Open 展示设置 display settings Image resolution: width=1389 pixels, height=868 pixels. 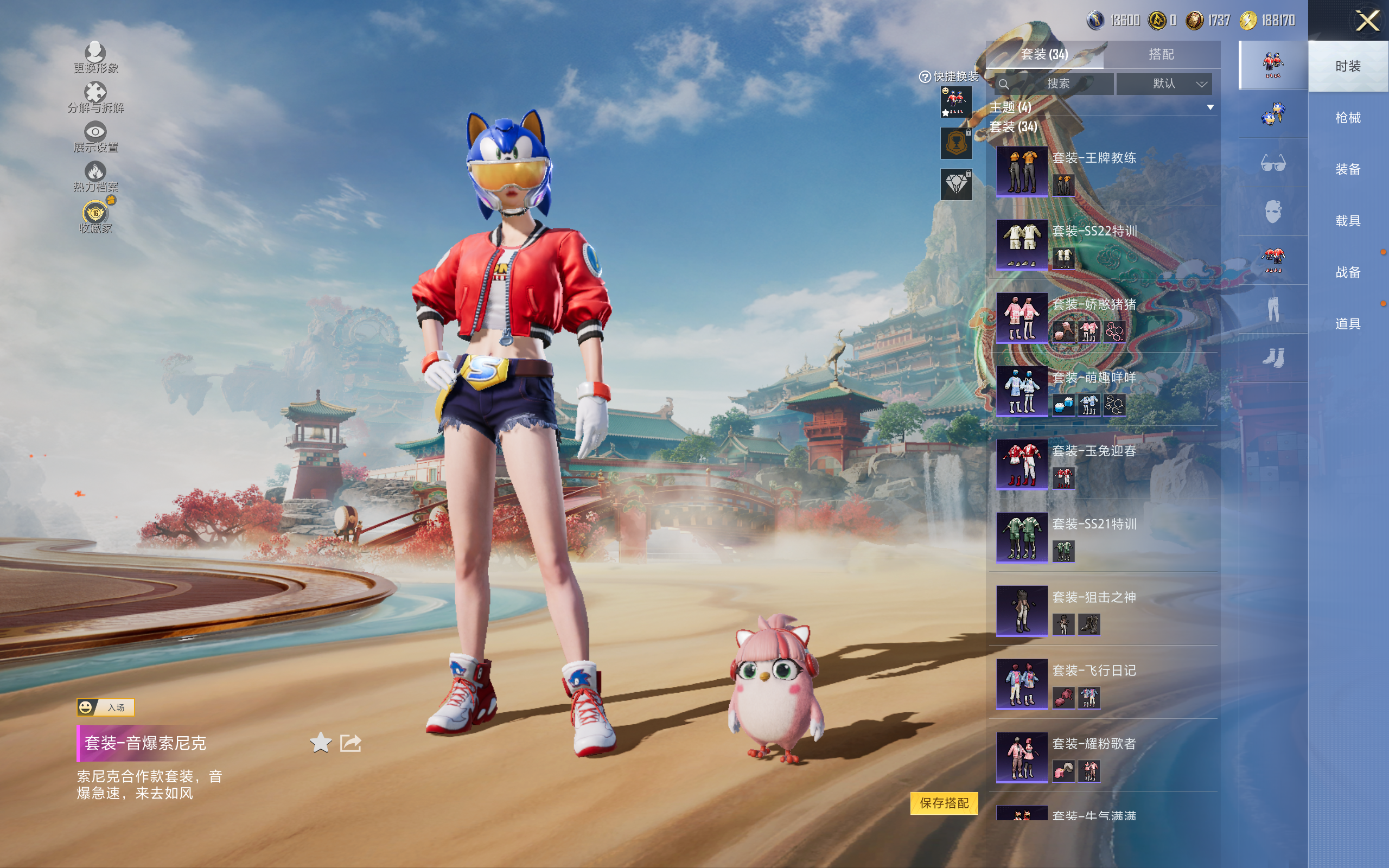pyautogui.click(x=95, y=137)
